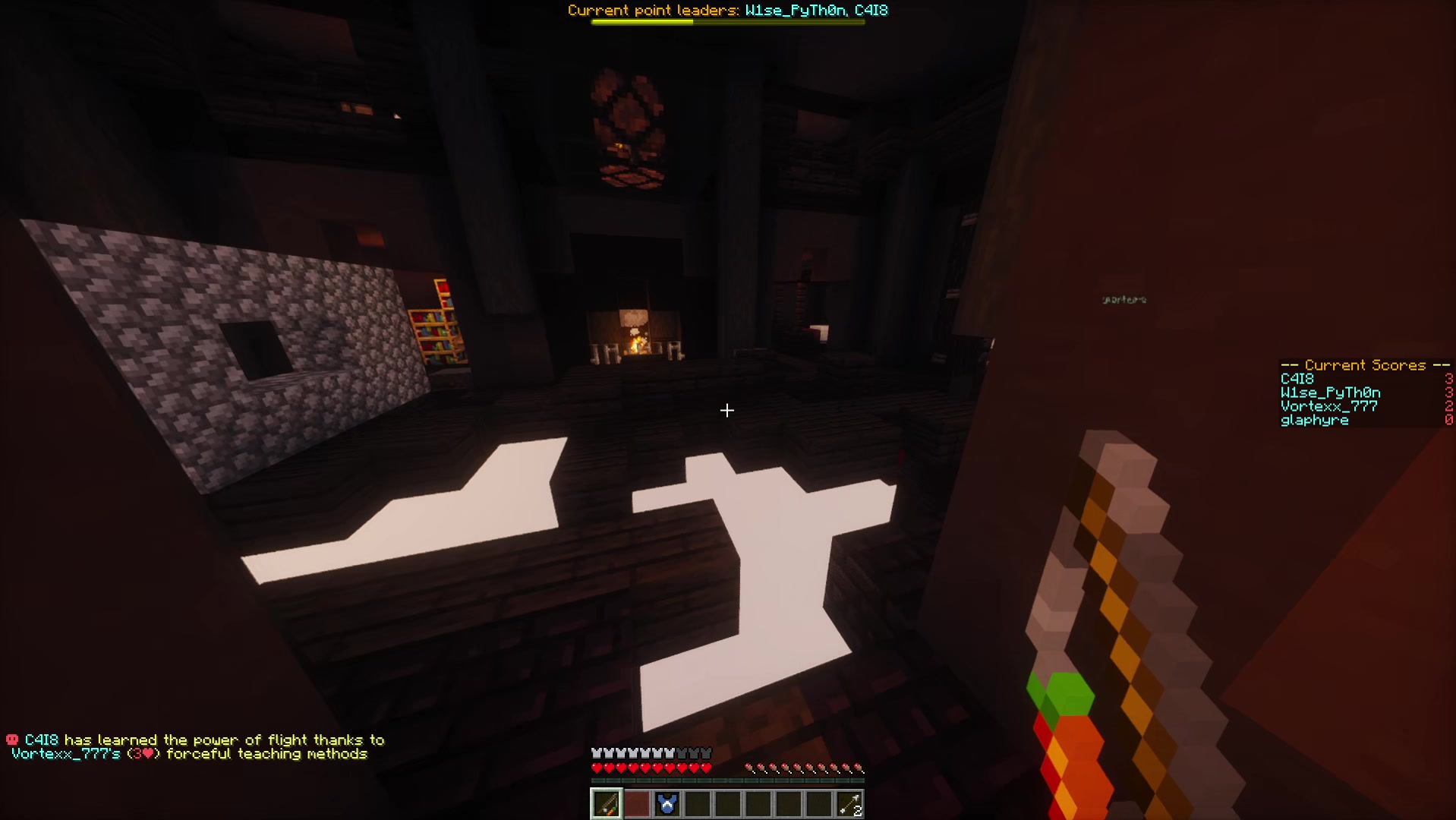Click the heart icon beside C4I8 chat message
Screen dimensions: 1456x820
click(11, 739)
